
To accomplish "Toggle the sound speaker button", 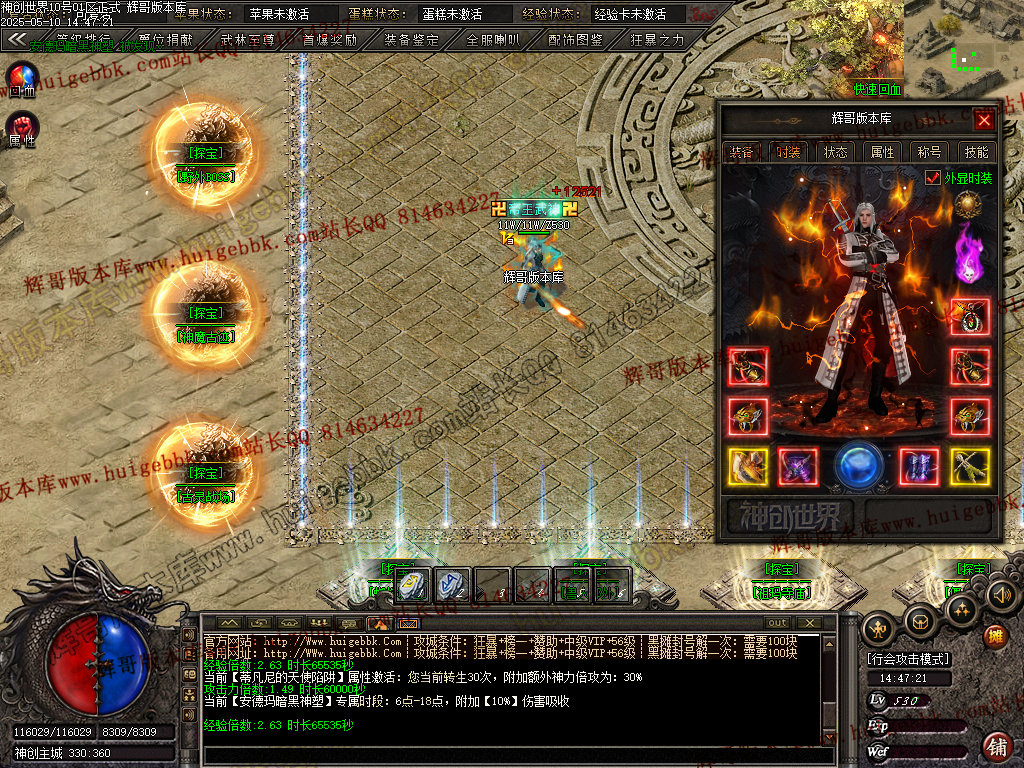I will (x=1001, y=595).
